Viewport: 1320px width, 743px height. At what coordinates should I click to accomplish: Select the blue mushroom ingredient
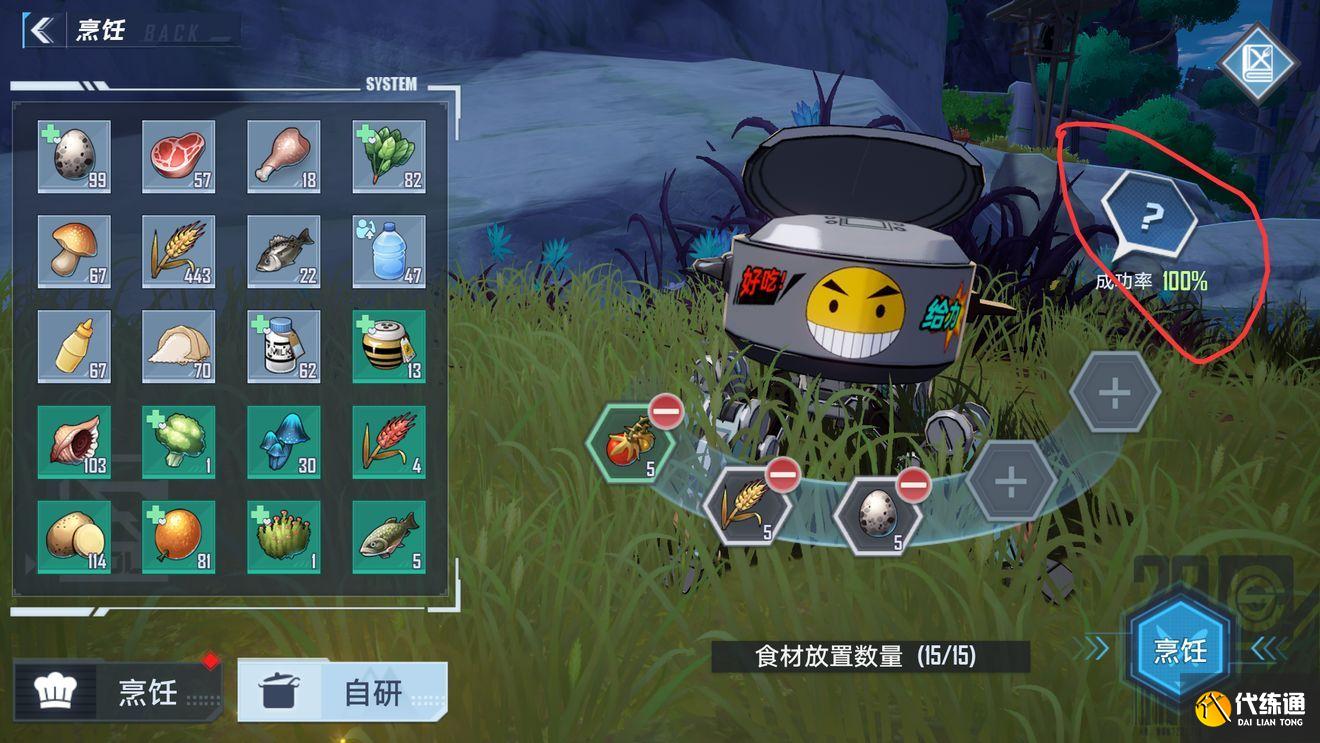pos(284,441)
